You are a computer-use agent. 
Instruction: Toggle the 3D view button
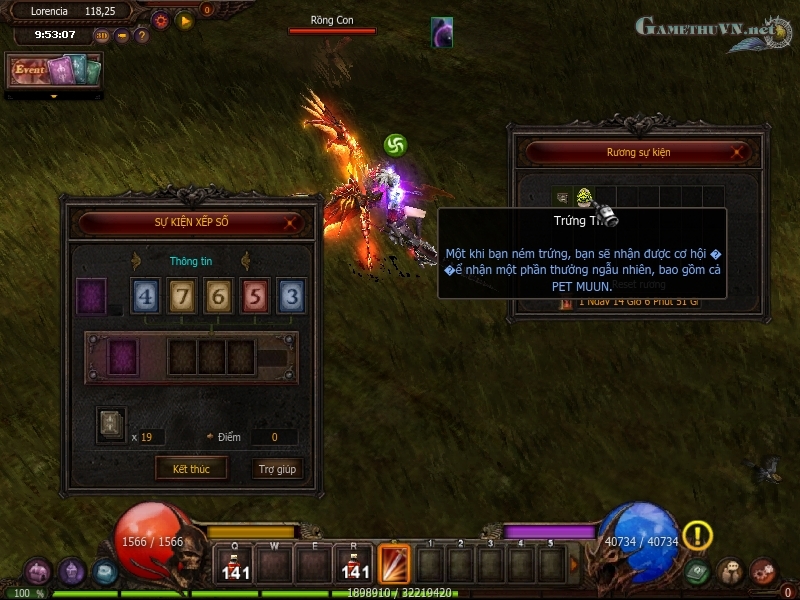click(x=102, y=36)
